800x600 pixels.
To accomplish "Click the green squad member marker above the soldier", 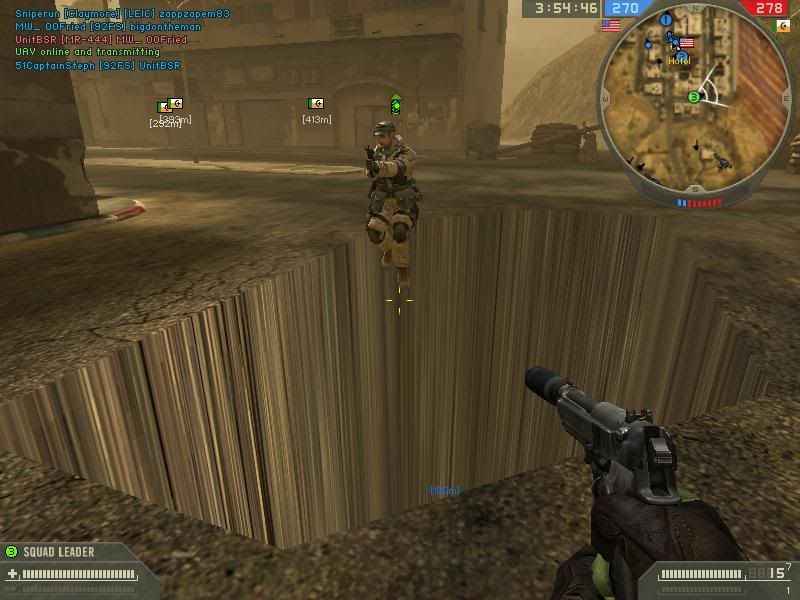I will pyautogui.click(x=396, y=103).
